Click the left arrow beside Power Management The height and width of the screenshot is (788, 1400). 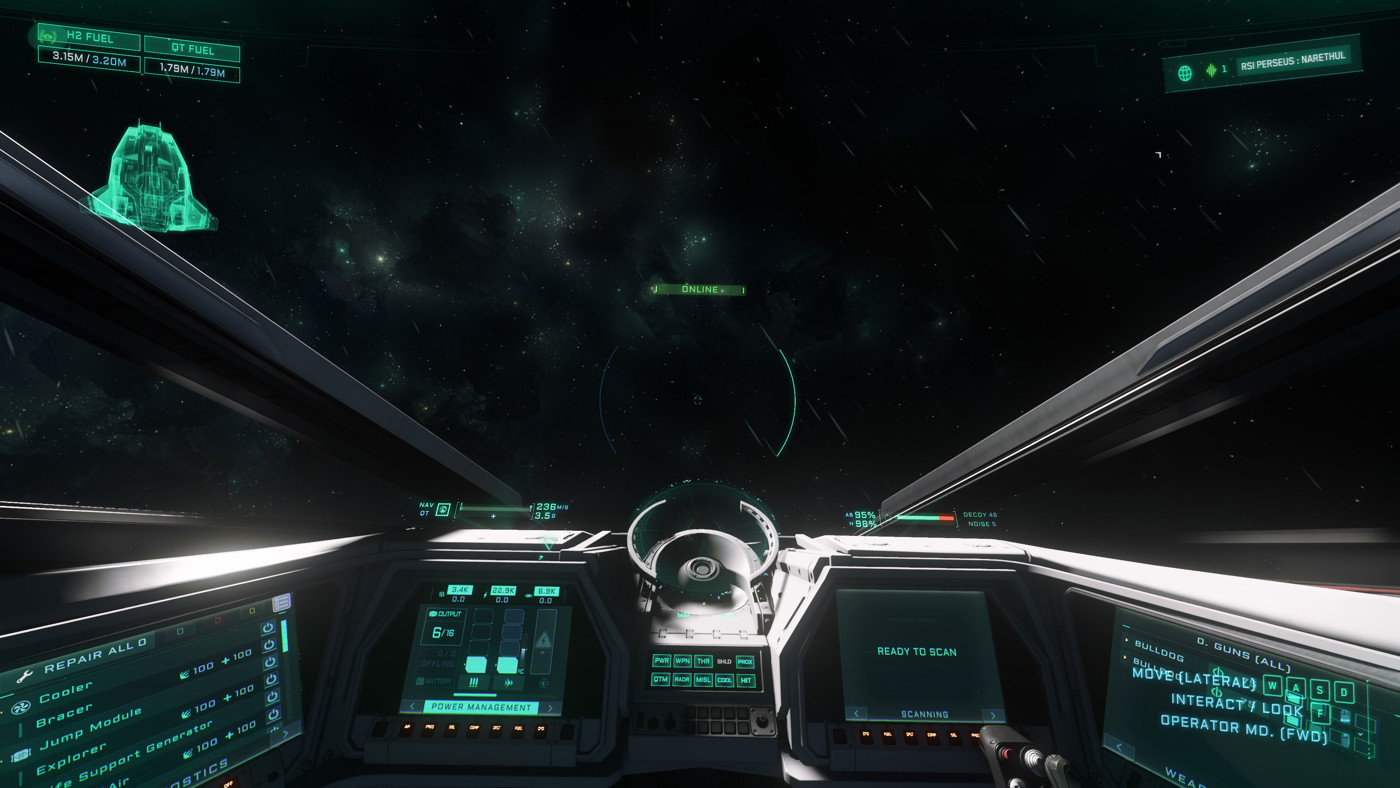[412, 706]
